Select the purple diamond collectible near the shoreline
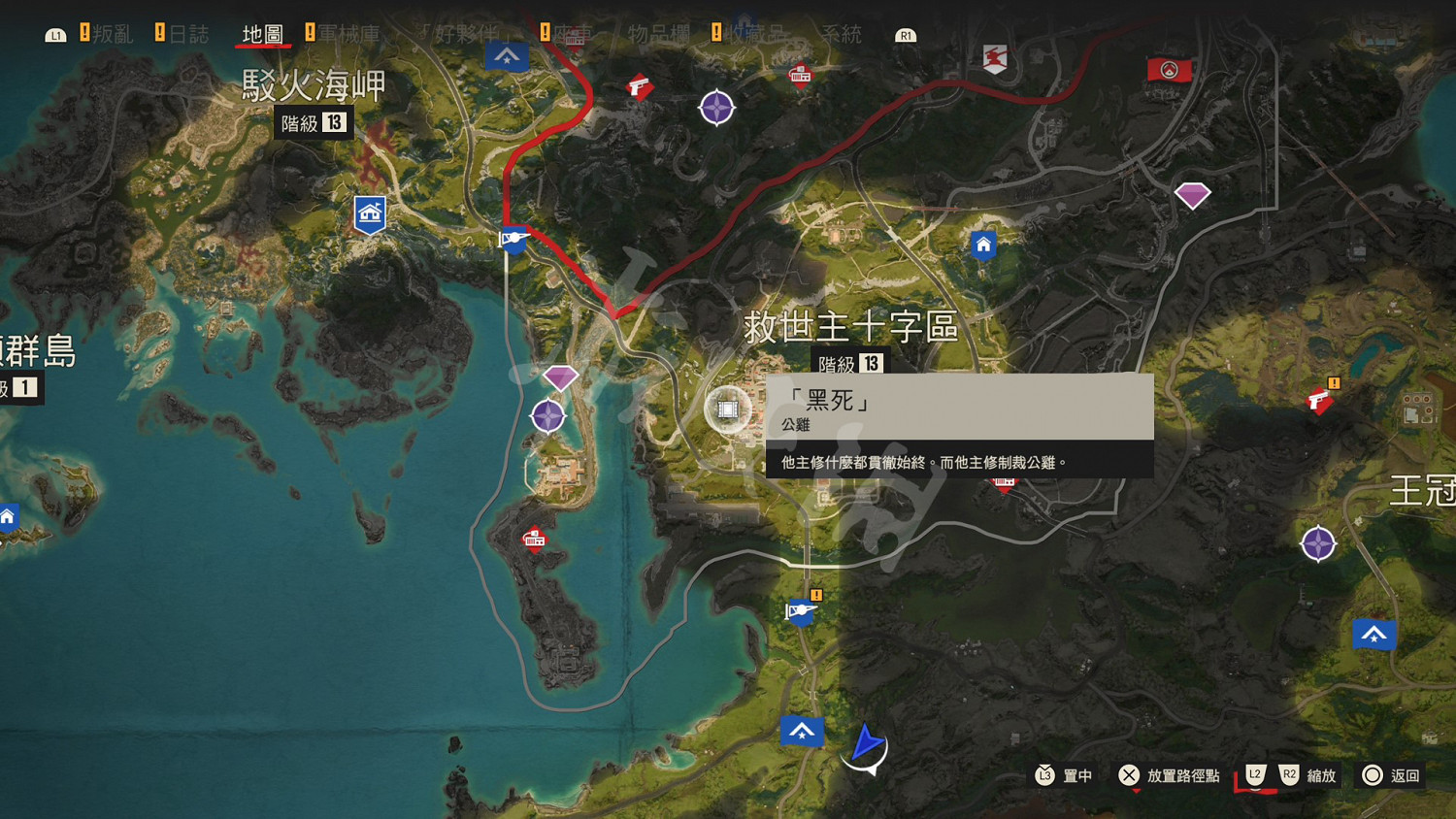This screenshot has width=1456, height=819. coord(560,377)
